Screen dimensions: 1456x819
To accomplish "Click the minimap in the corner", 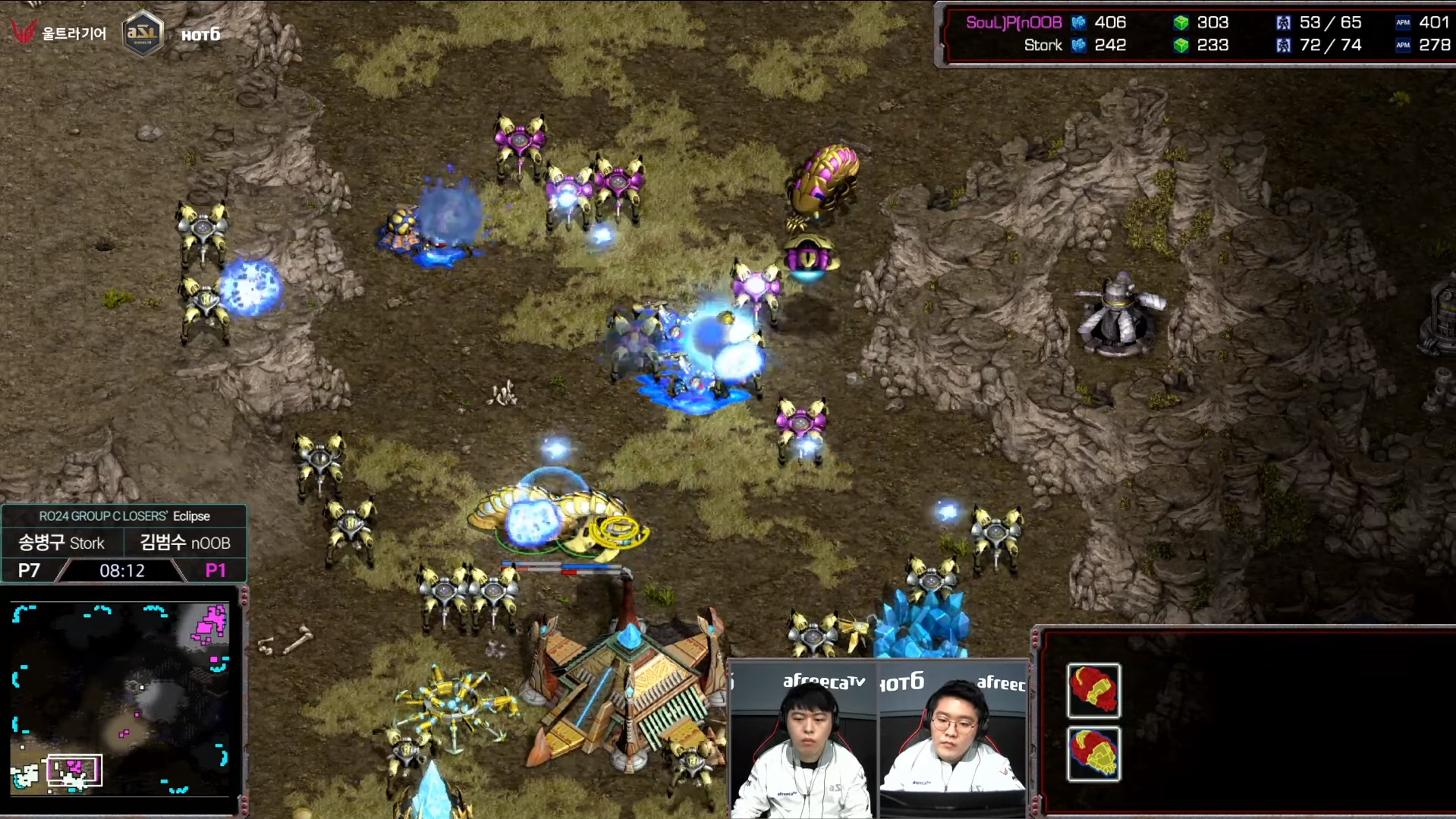I will (121, 698).
